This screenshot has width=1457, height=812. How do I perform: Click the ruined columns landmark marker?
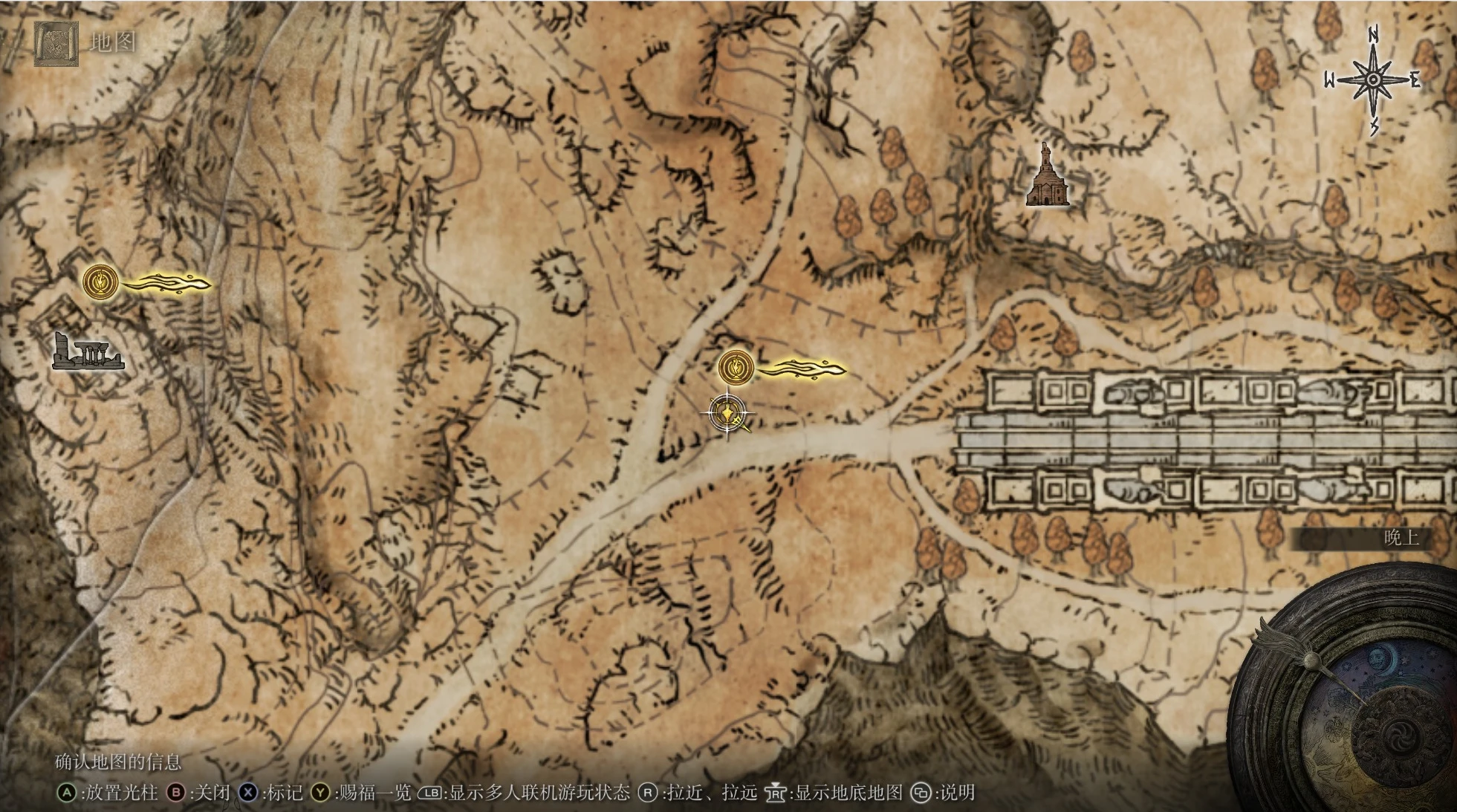click(x=88, y=351)
